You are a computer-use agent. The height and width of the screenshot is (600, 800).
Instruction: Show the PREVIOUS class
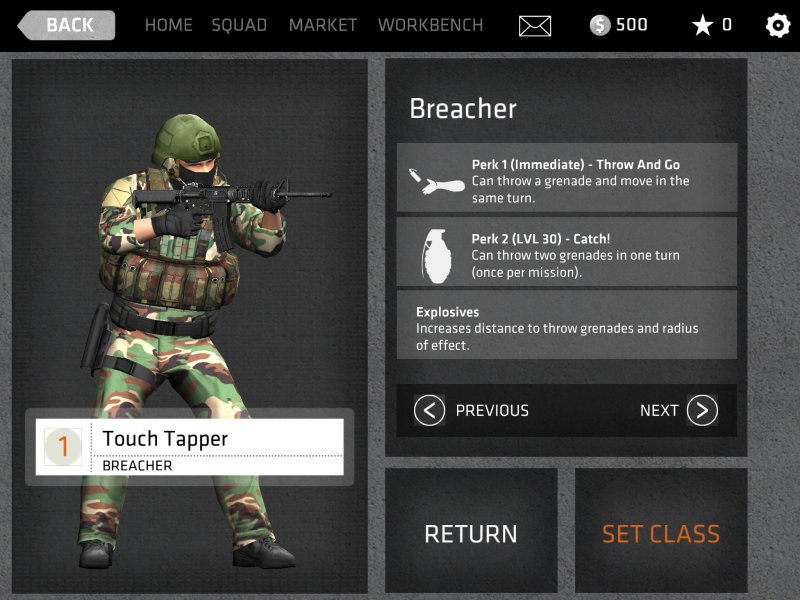[472, 410]
